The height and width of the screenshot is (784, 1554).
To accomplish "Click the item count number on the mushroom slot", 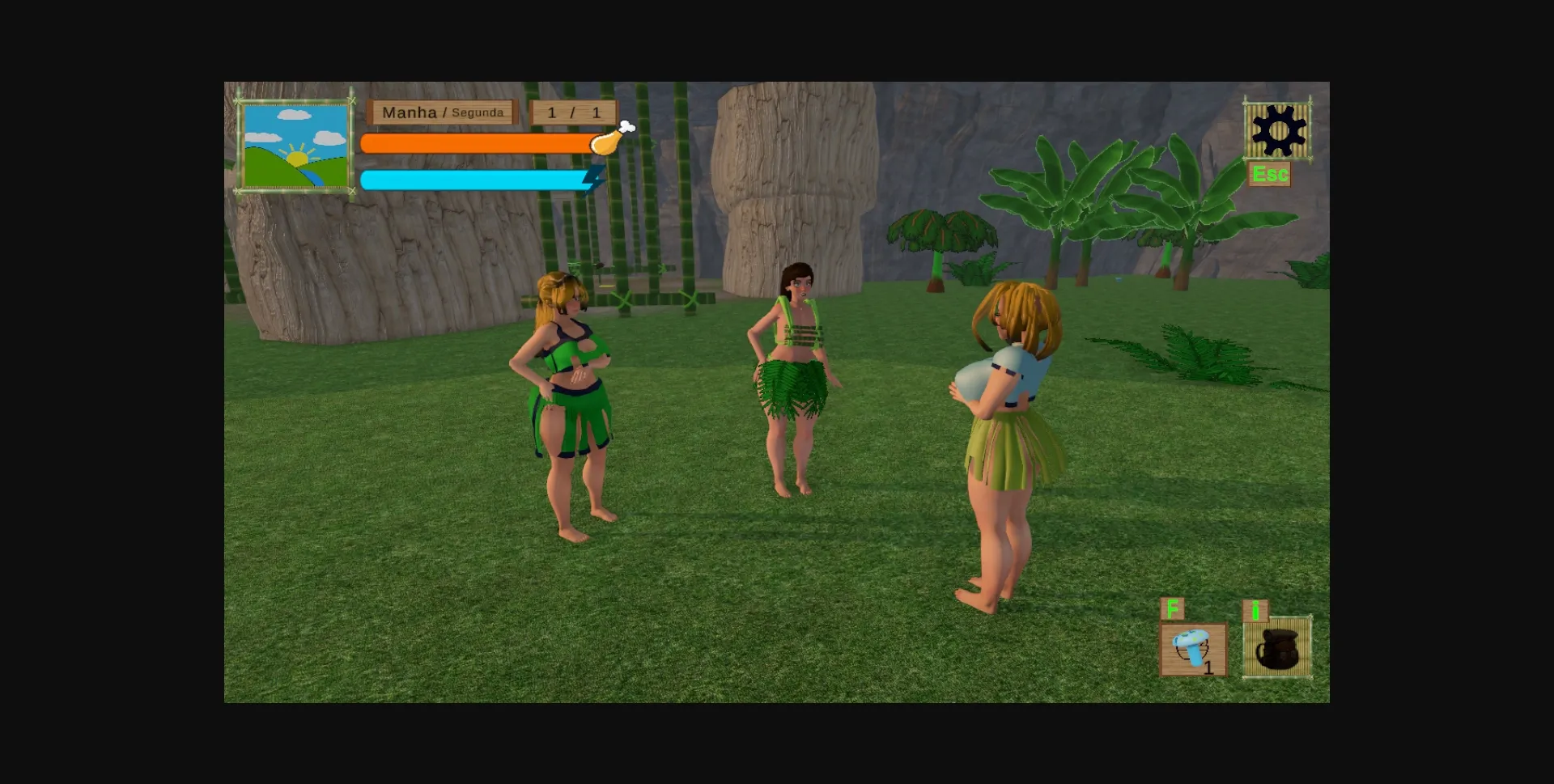I will coord(1207,668).
